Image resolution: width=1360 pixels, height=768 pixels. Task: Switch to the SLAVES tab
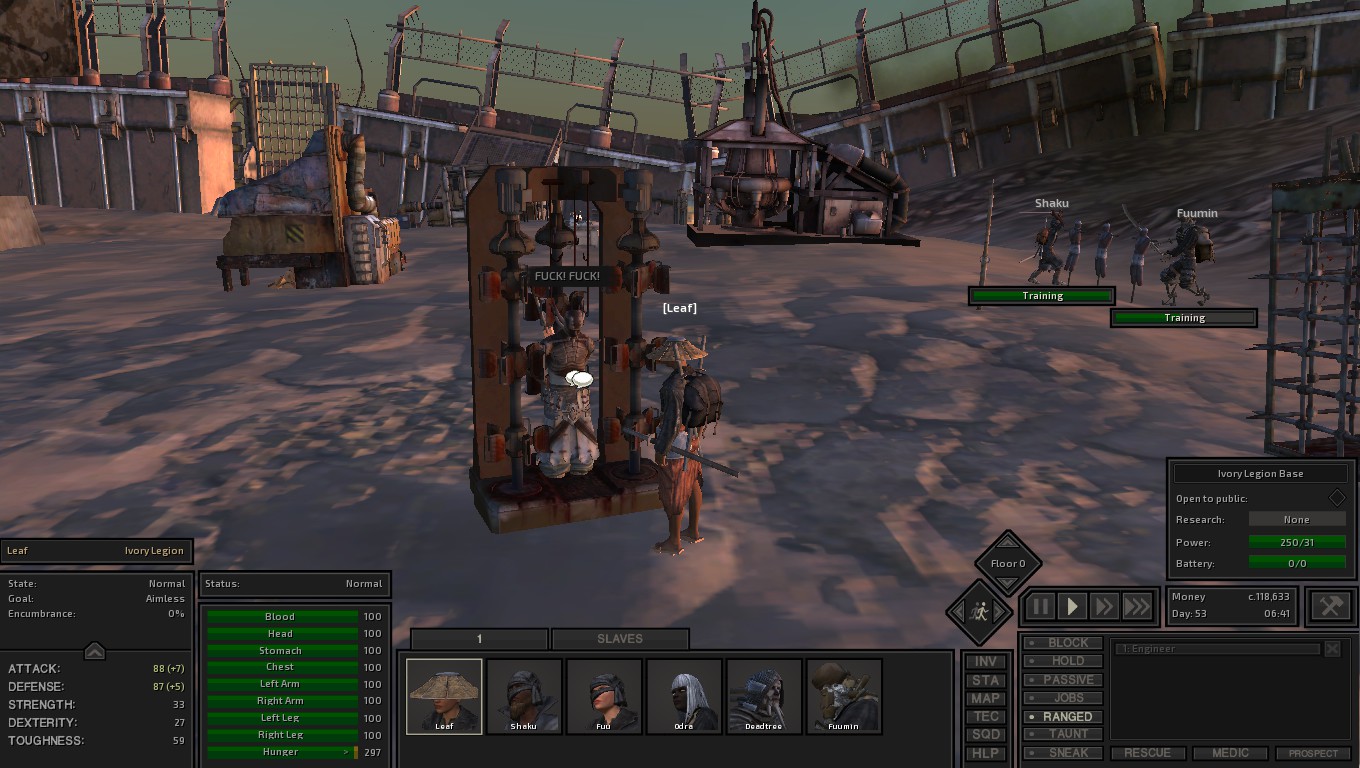(621, 638)
